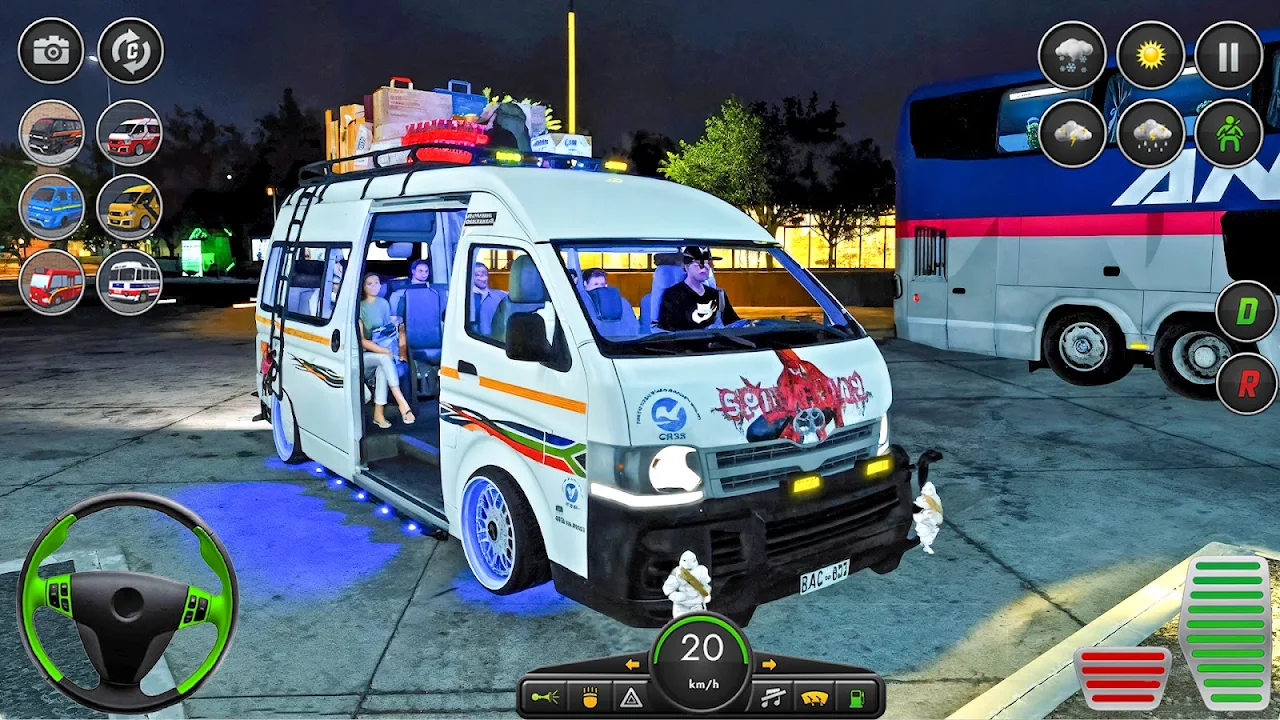Choose the red and white van thumbnail
Viewport: 1280px width, 720px height.
coord(130,133)
